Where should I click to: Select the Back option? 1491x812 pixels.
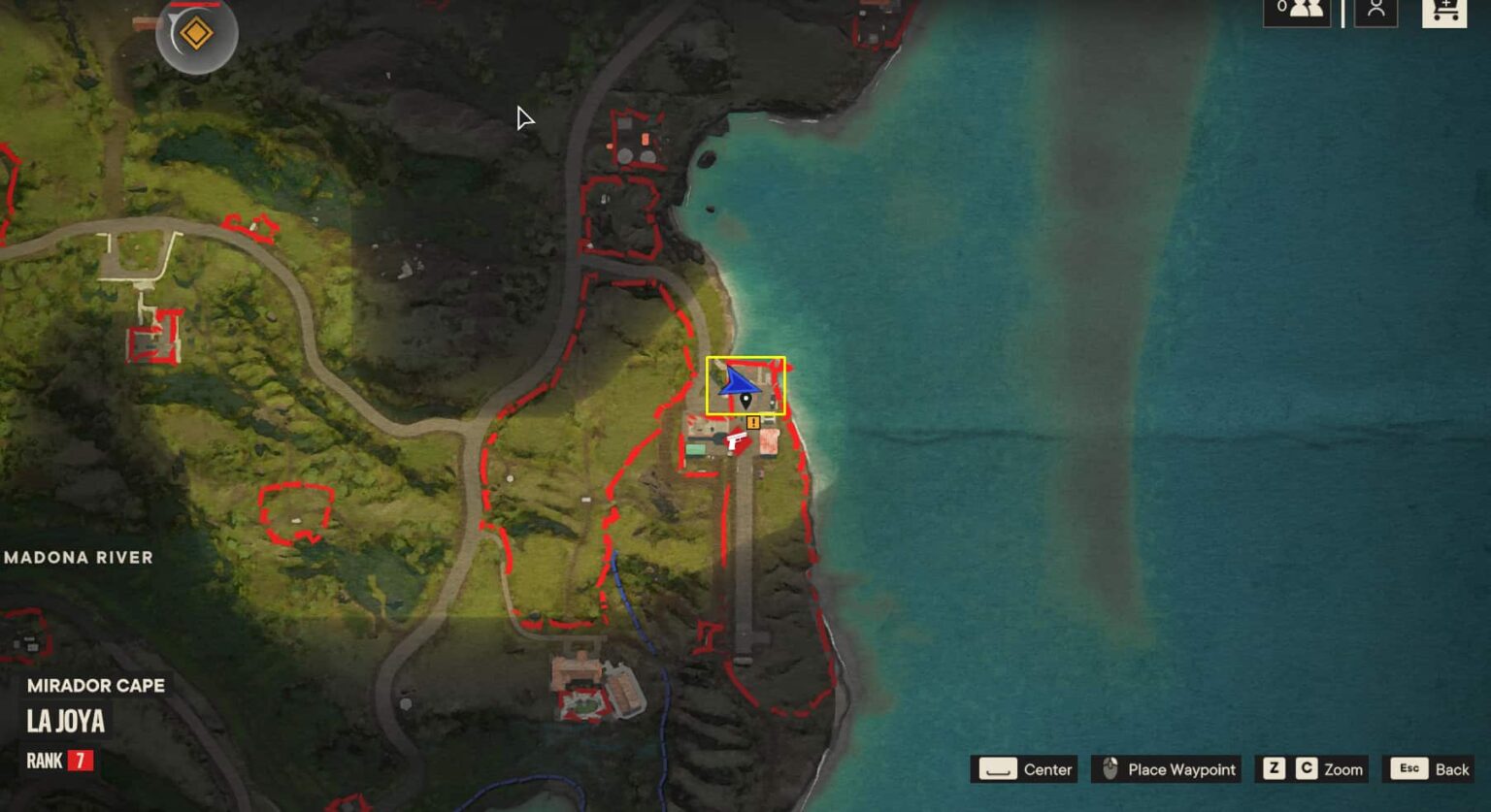(1453, 768)
